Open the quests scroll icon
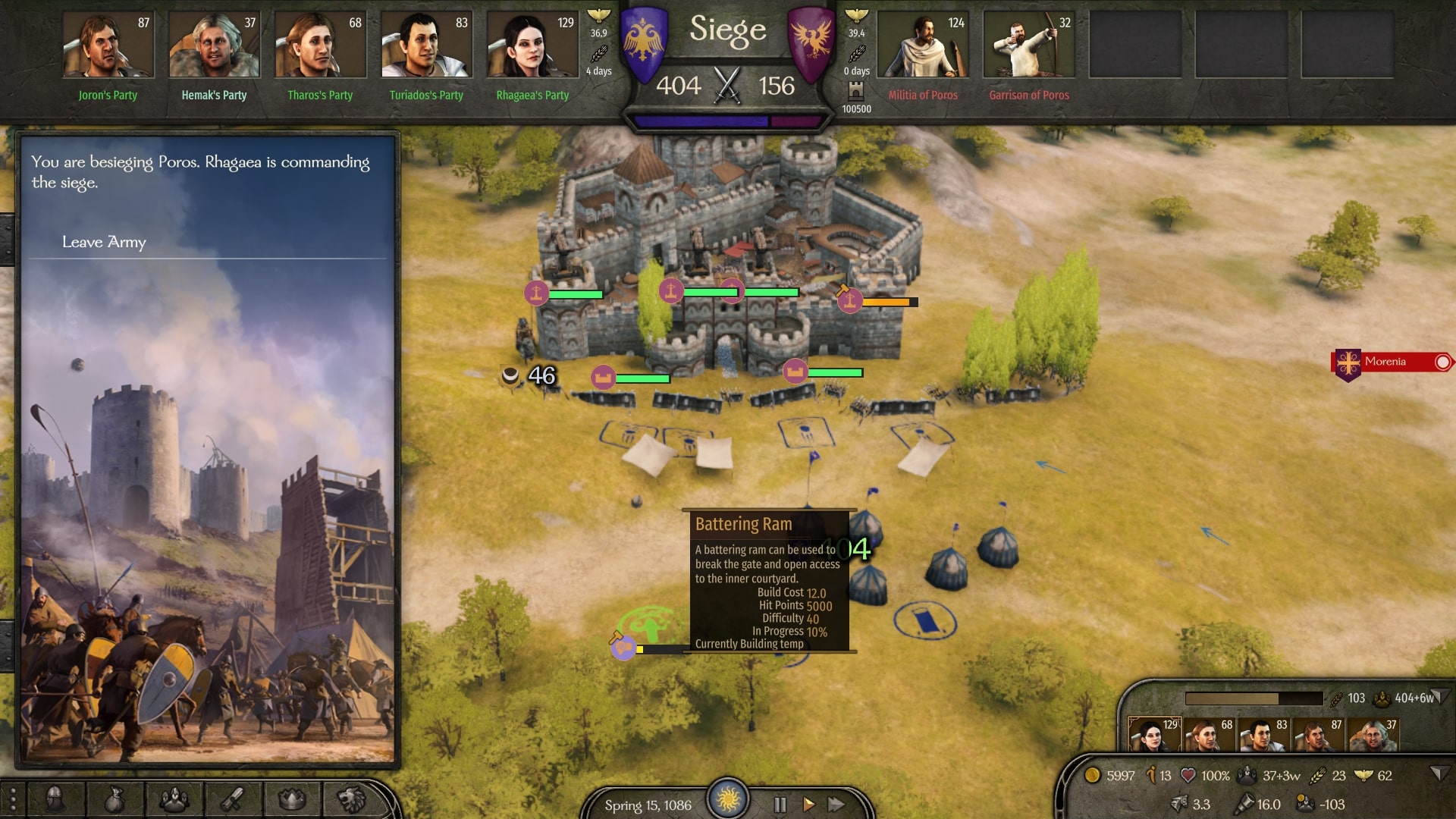The image size is (1456, 819). 233,799
